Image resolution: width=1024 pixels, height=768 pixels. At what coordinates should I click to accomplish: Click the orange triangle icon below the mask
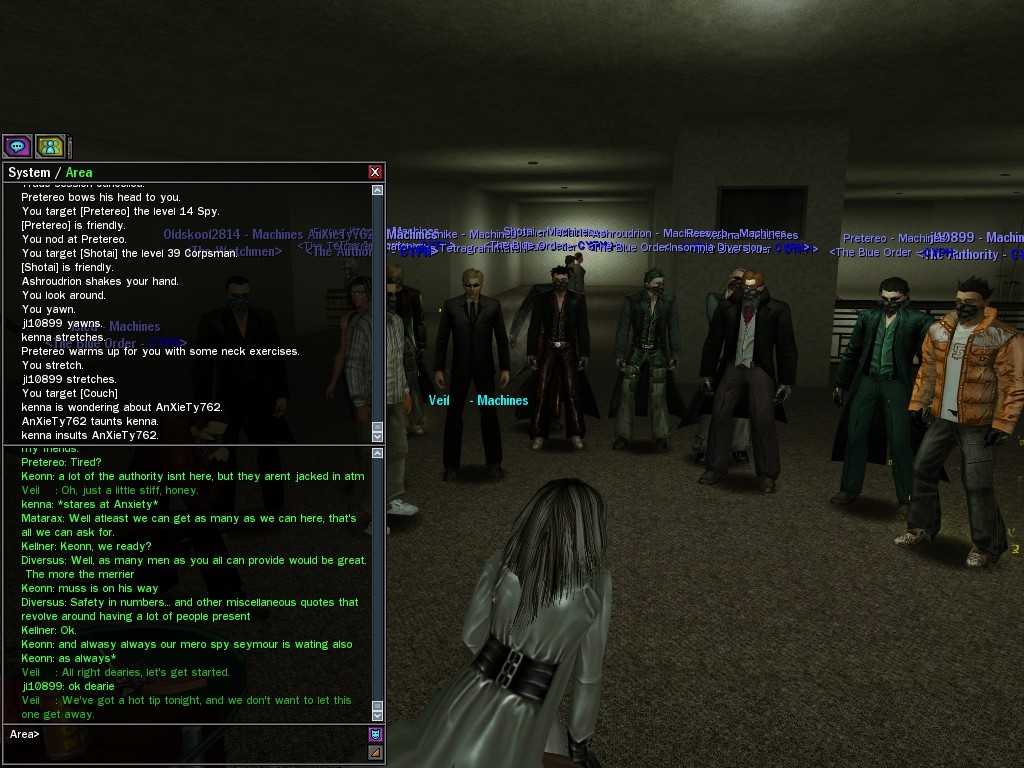click(x=376, y=752)
